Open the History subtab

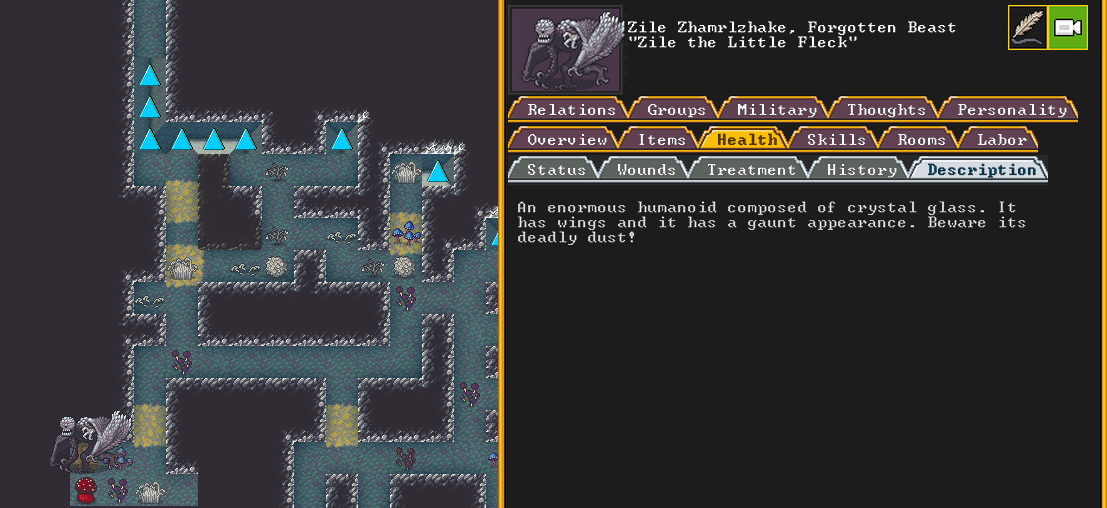click(x=861, y=170)
